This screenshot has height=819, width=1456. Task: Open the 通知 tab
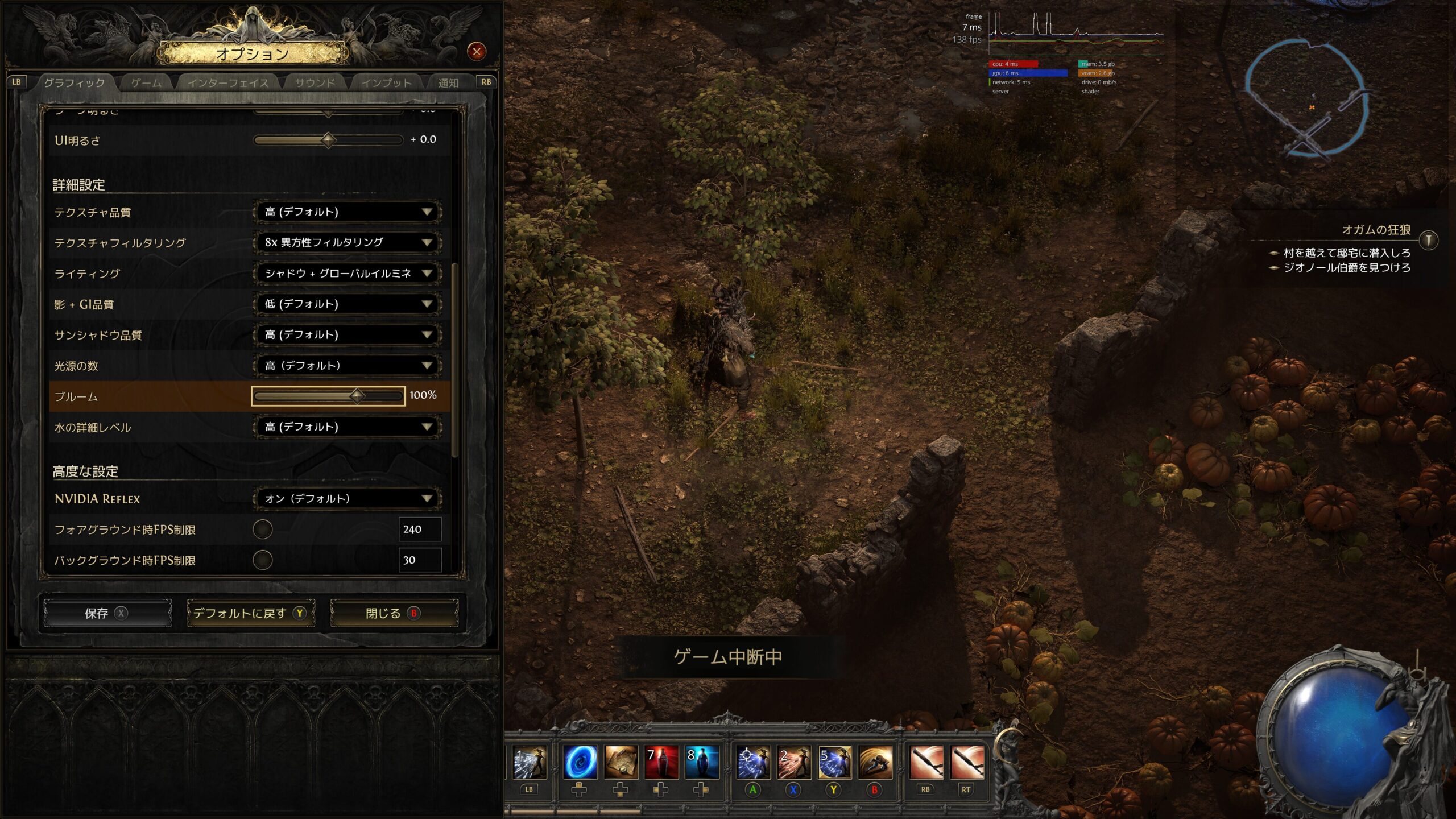pos(448,83)
